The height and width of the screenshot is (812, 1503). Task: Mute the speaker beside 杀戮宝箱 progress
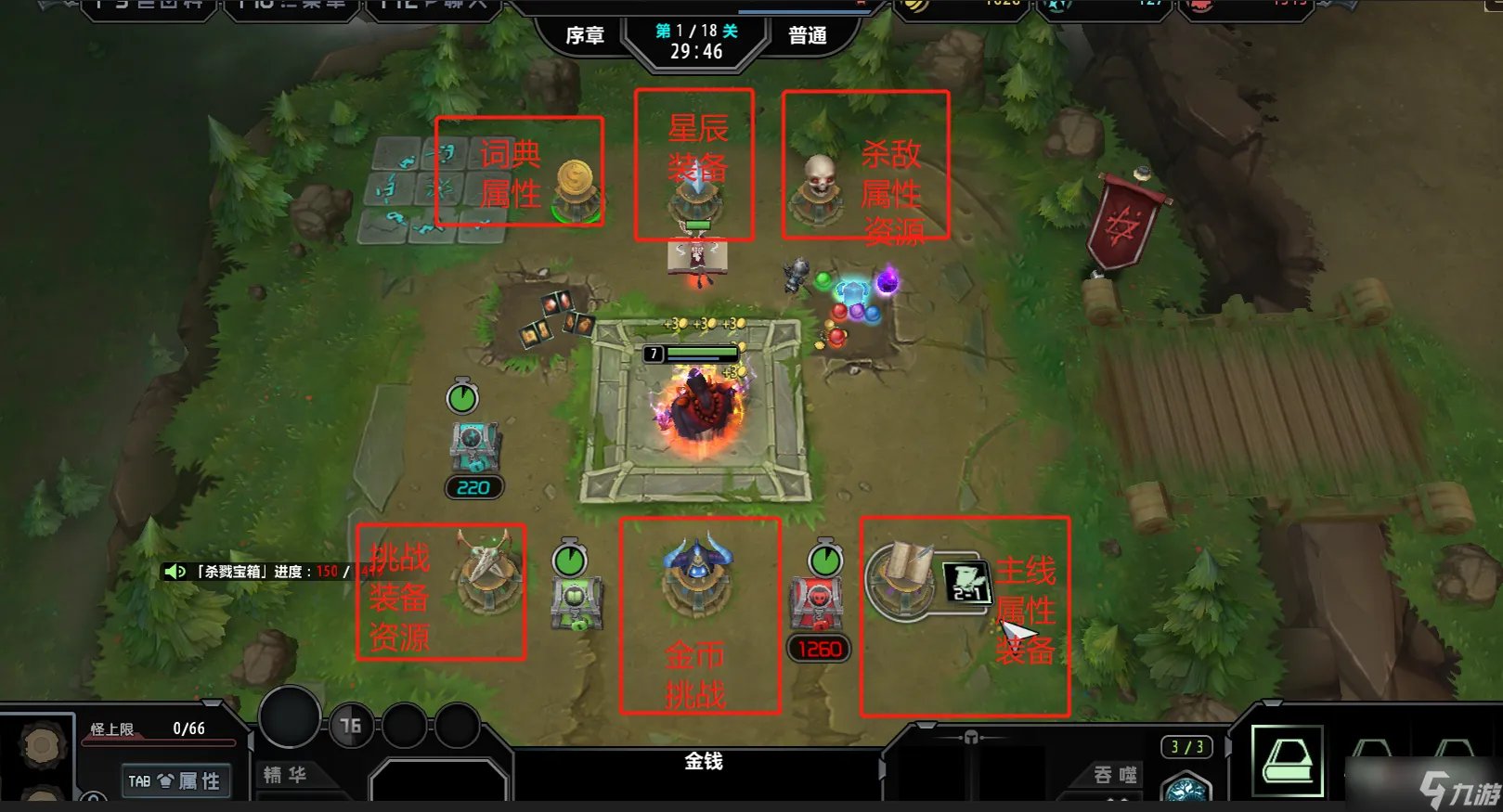(175, 571)
